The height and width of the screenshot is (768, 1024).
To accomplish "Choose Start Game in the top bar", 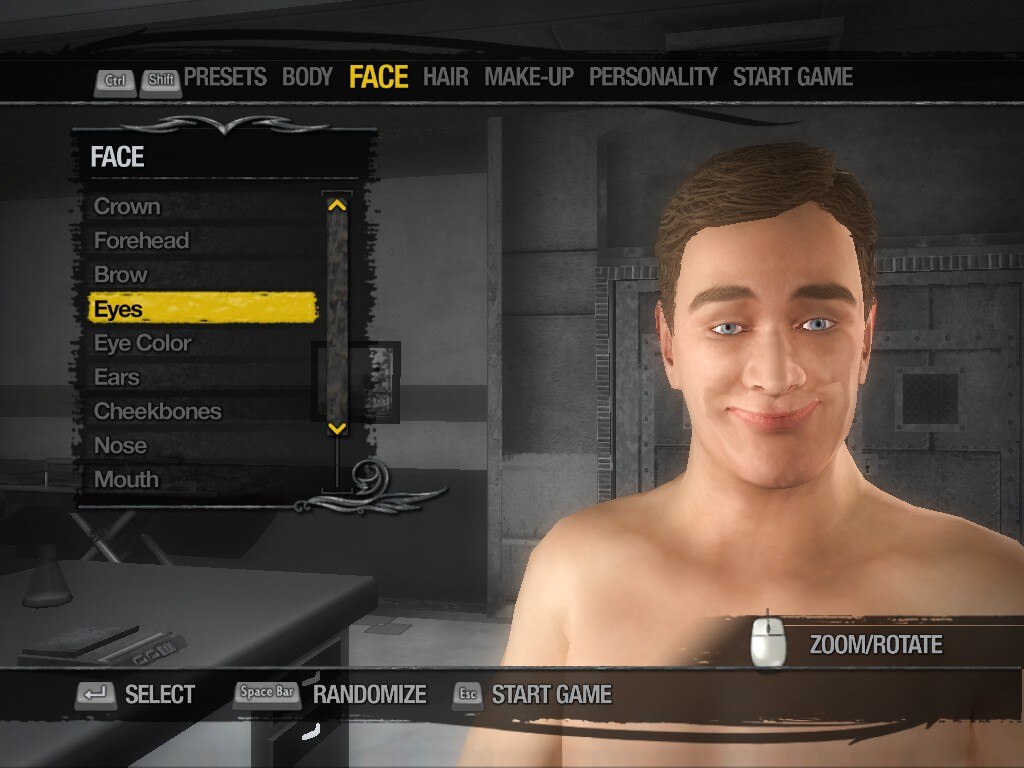I will tap(792, 77).
